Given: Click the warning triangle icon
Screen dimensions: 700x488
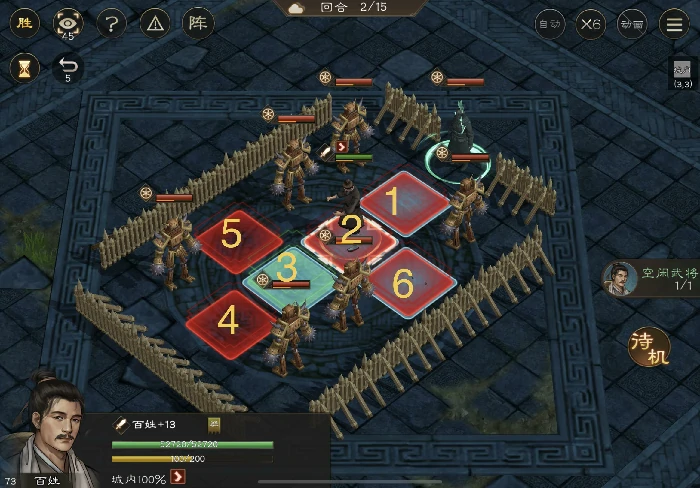Looking at the screenshot, I should pyautogui.click(x=153, y=23).
